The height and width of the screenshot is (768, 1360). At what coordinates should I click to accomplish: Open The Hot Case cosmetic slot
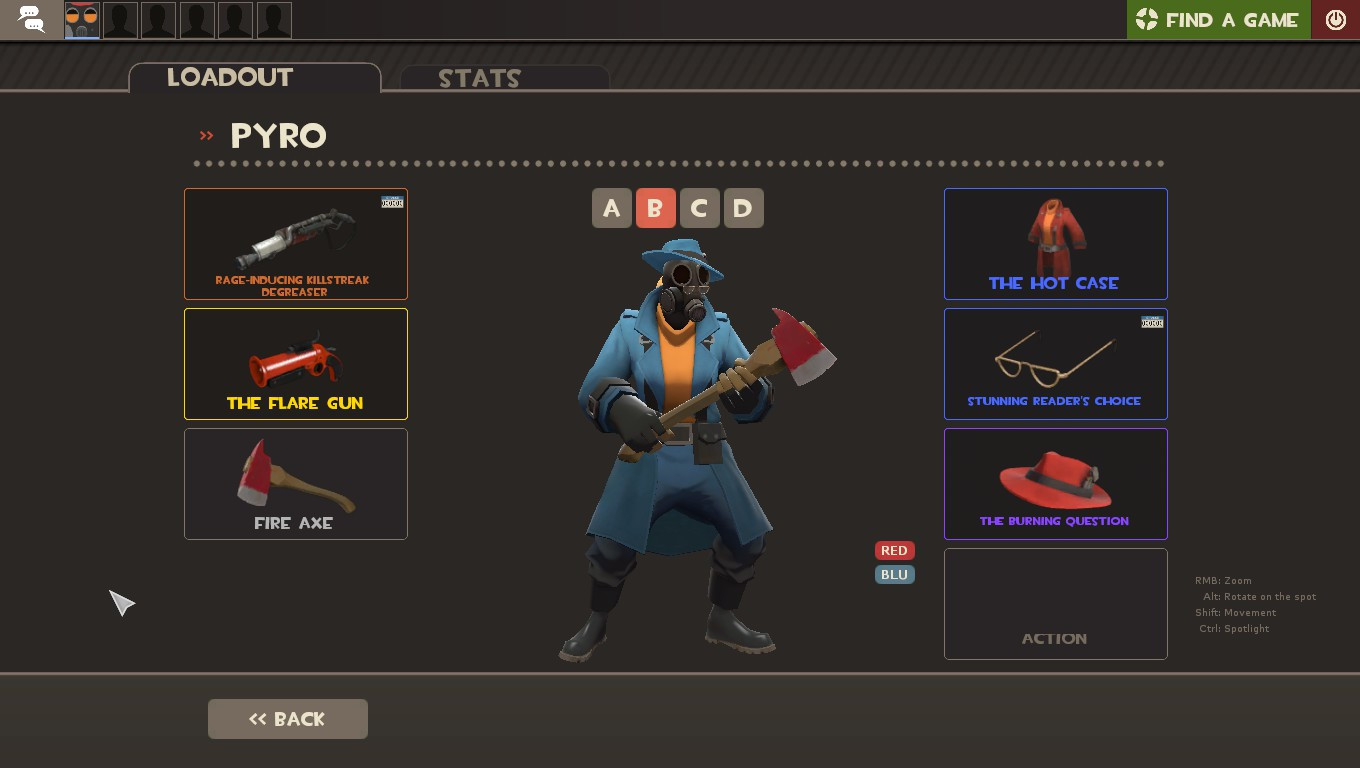(1055, 243)
